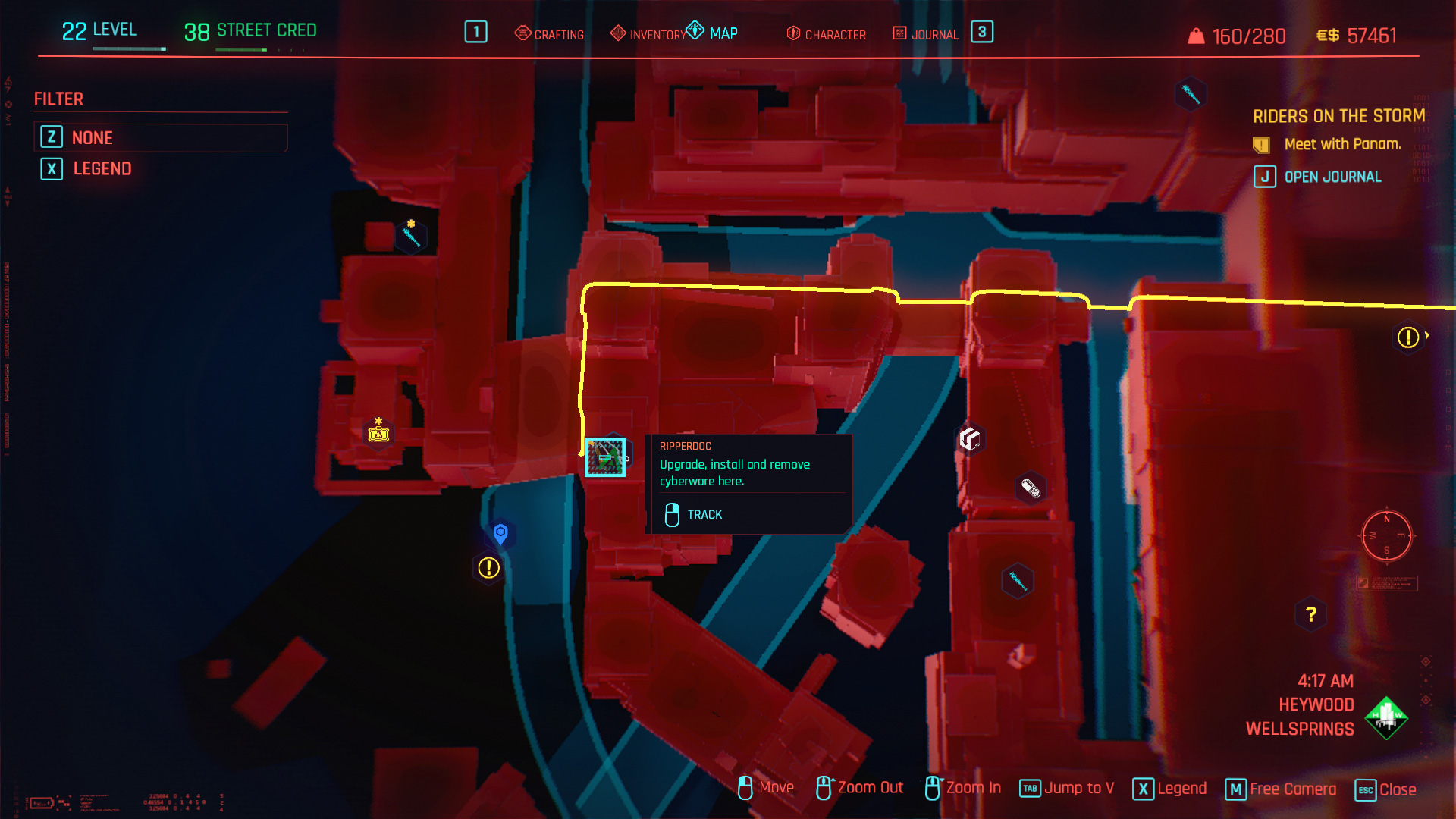Click the undiscovered question mark marker
The image size is (1456, 819).
click(x=1310, y=614)
